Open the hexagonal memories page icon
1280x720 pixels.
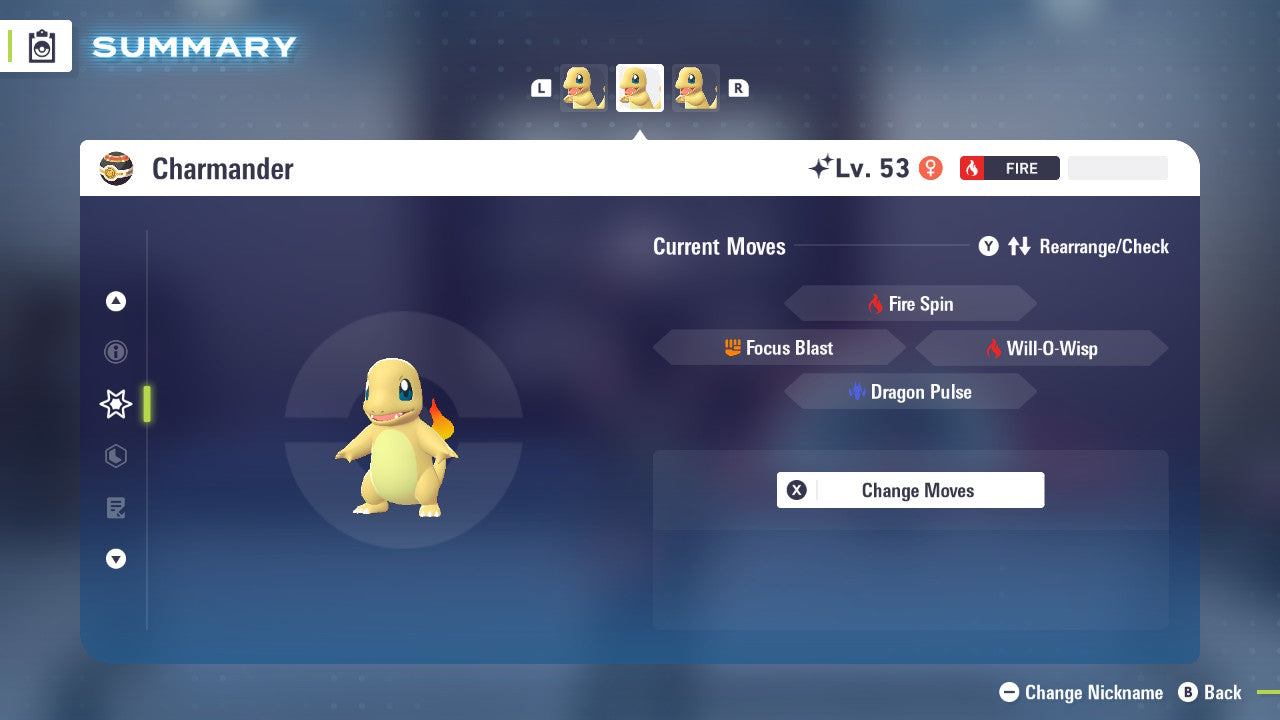(x=115, y=456)
